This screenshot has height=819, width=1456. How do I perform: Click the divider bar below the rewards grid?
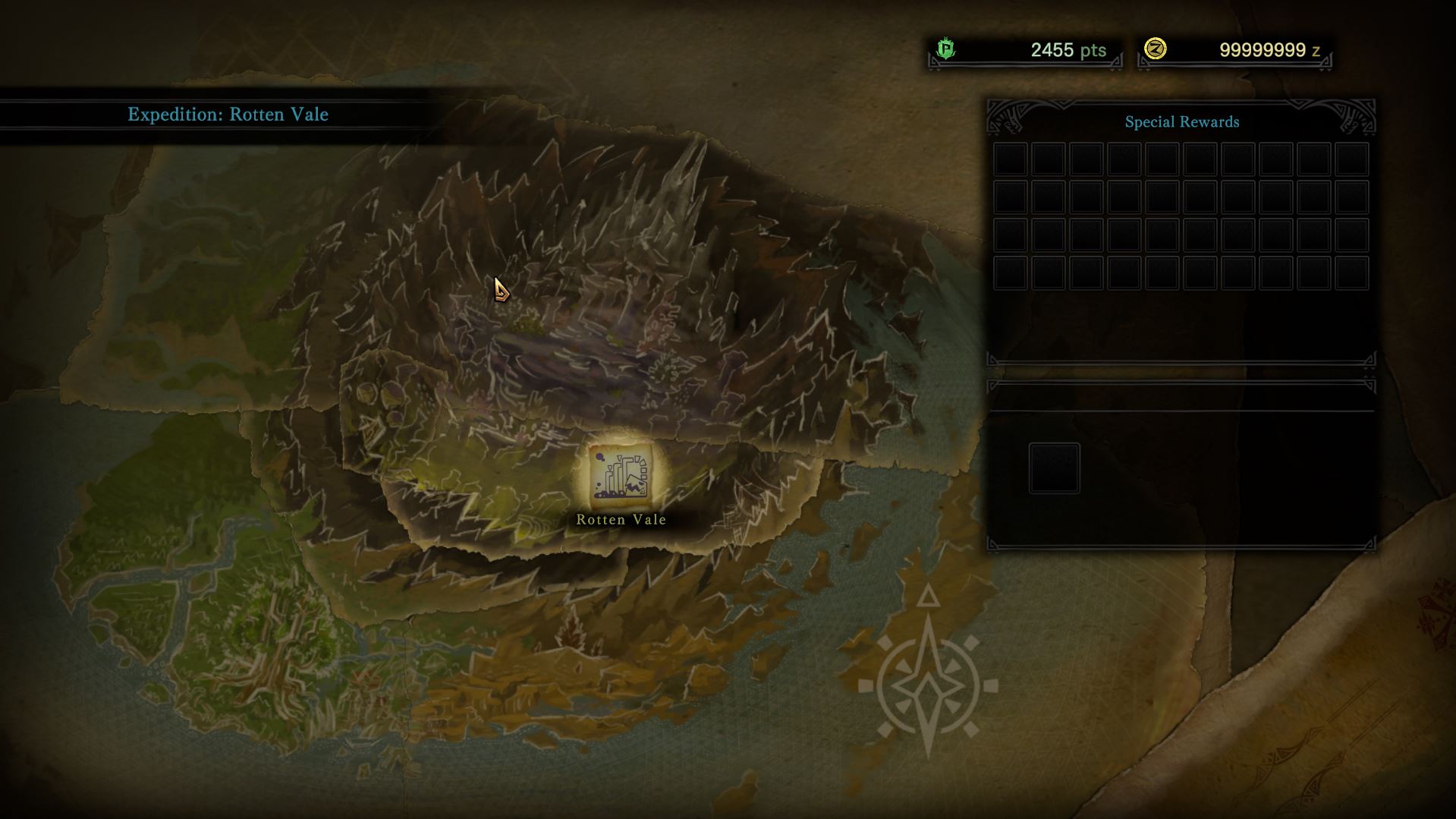[x=1181, y=364]
